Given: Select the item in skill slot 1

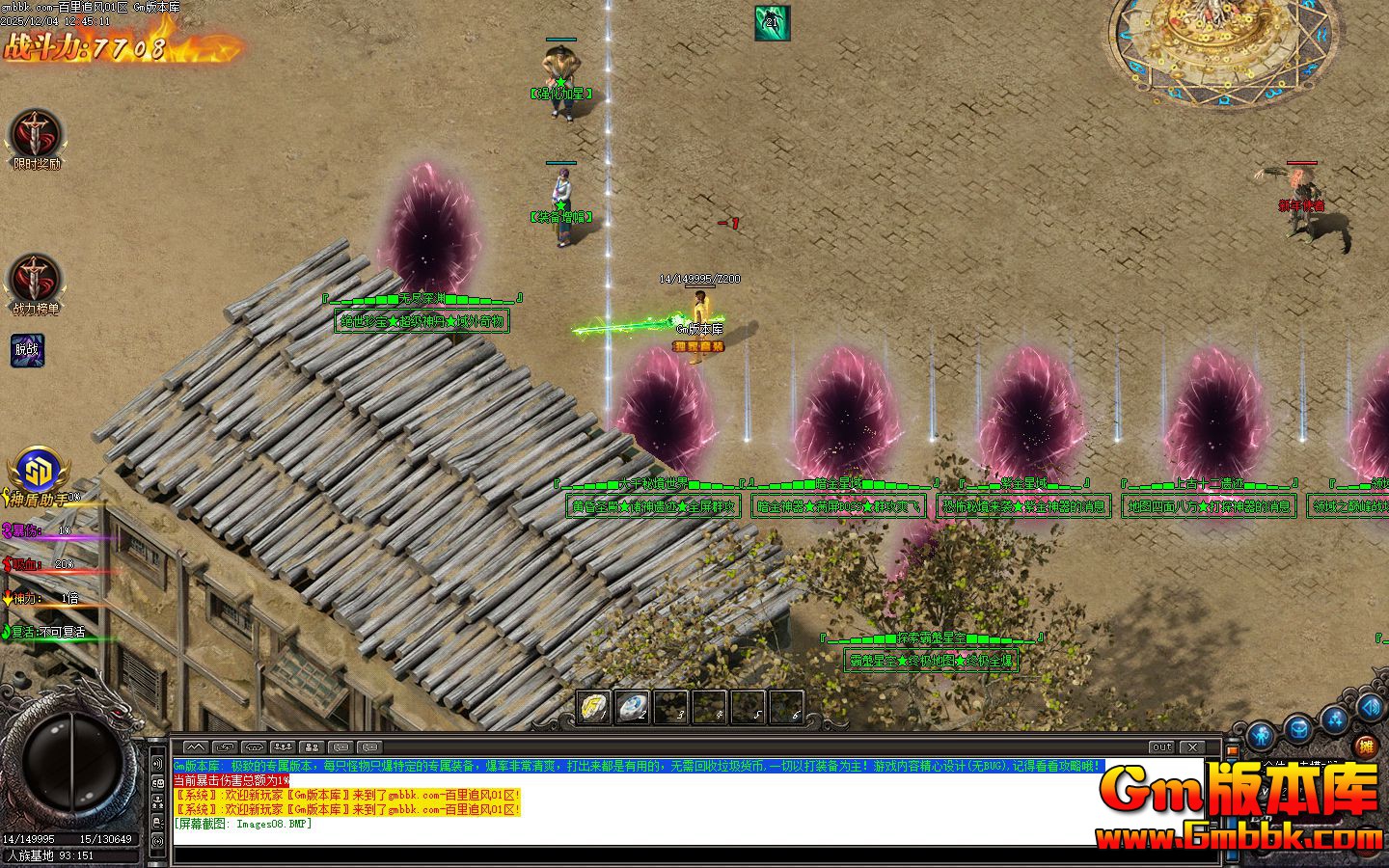Looking at the screenshot, I should pyautogui.click(x=592, y=709).
